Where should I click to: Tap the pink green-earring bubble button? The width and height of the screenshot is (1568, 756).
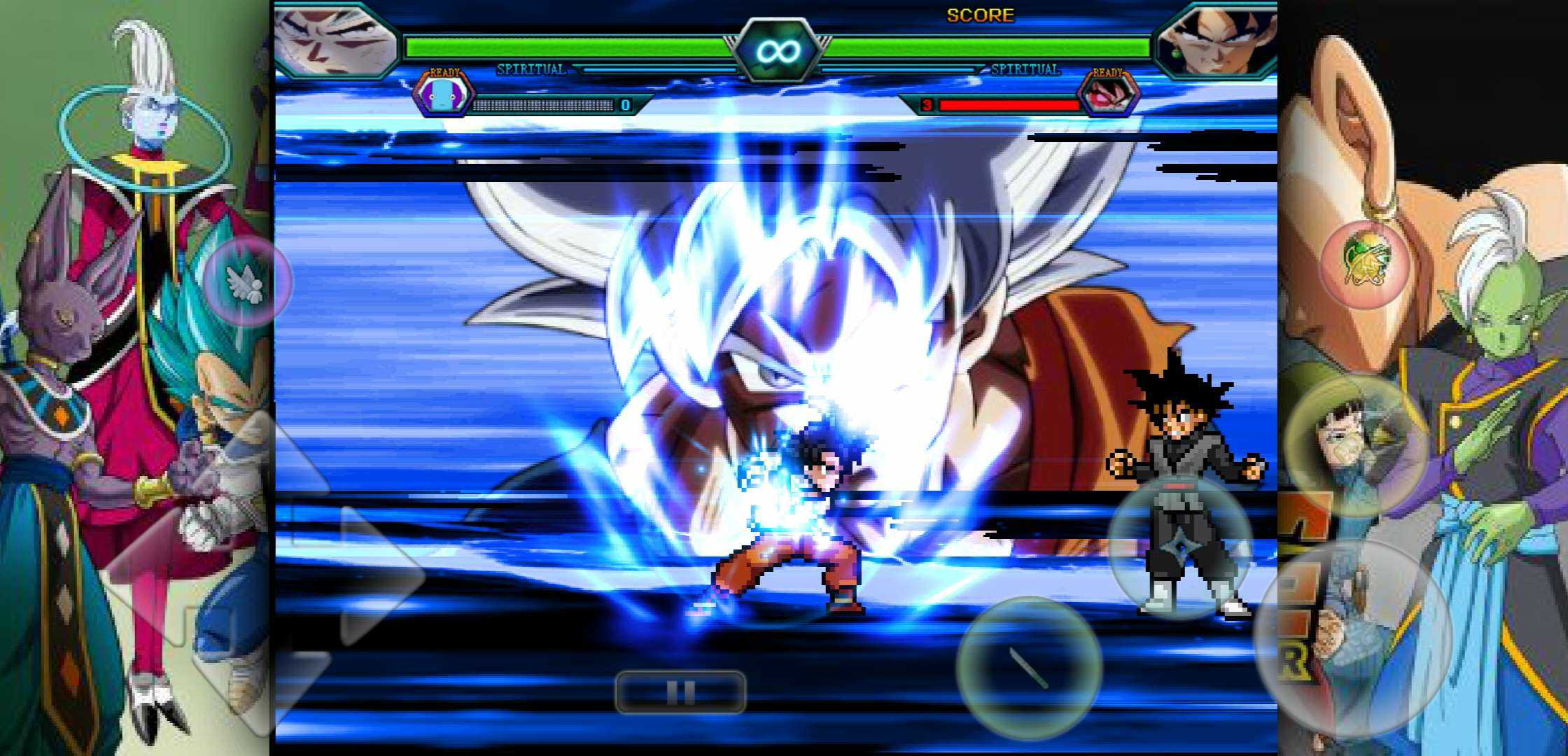1365,265
